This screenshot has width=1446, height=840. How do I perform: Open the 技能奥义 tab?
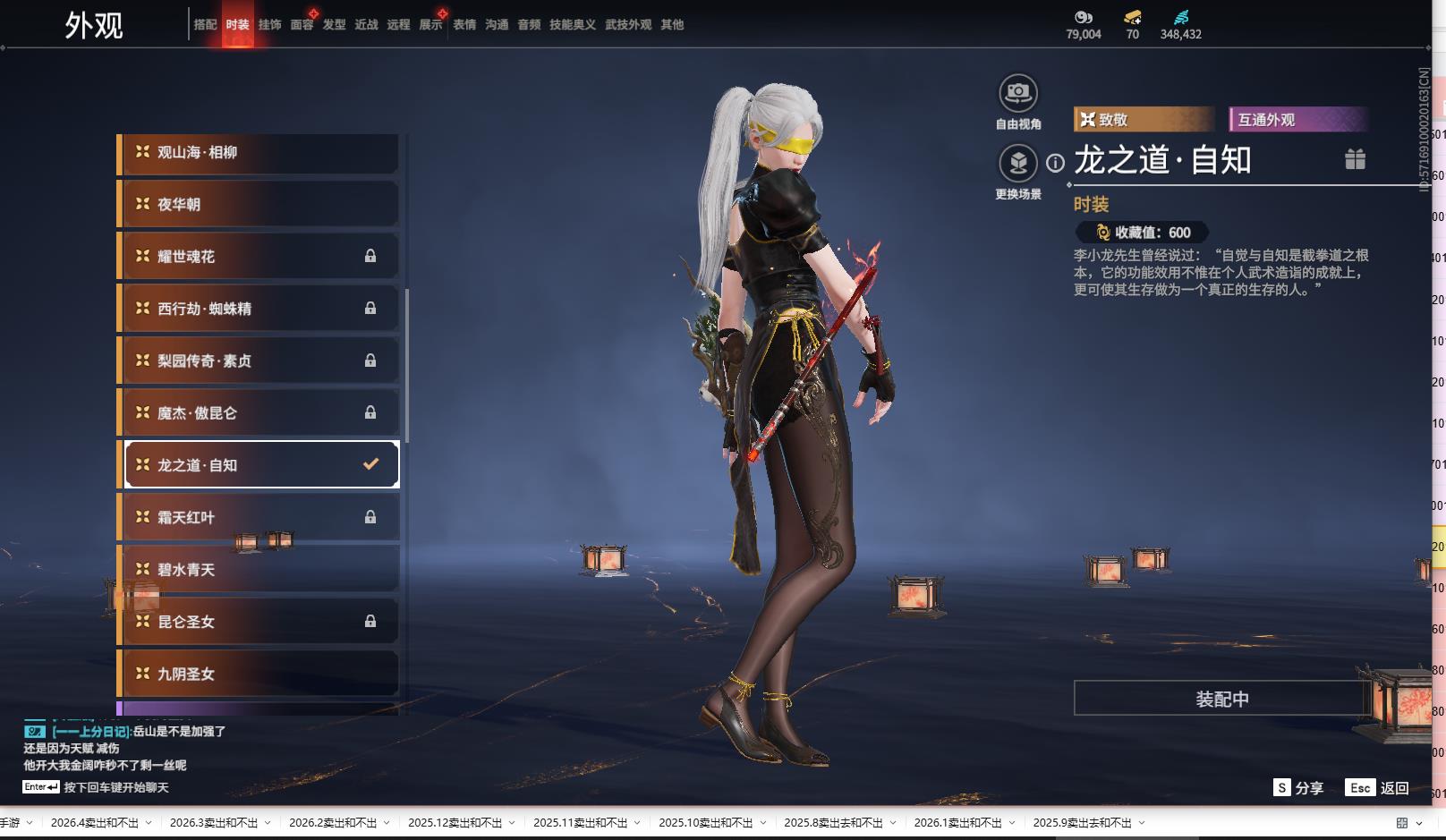tap(573, 25)
